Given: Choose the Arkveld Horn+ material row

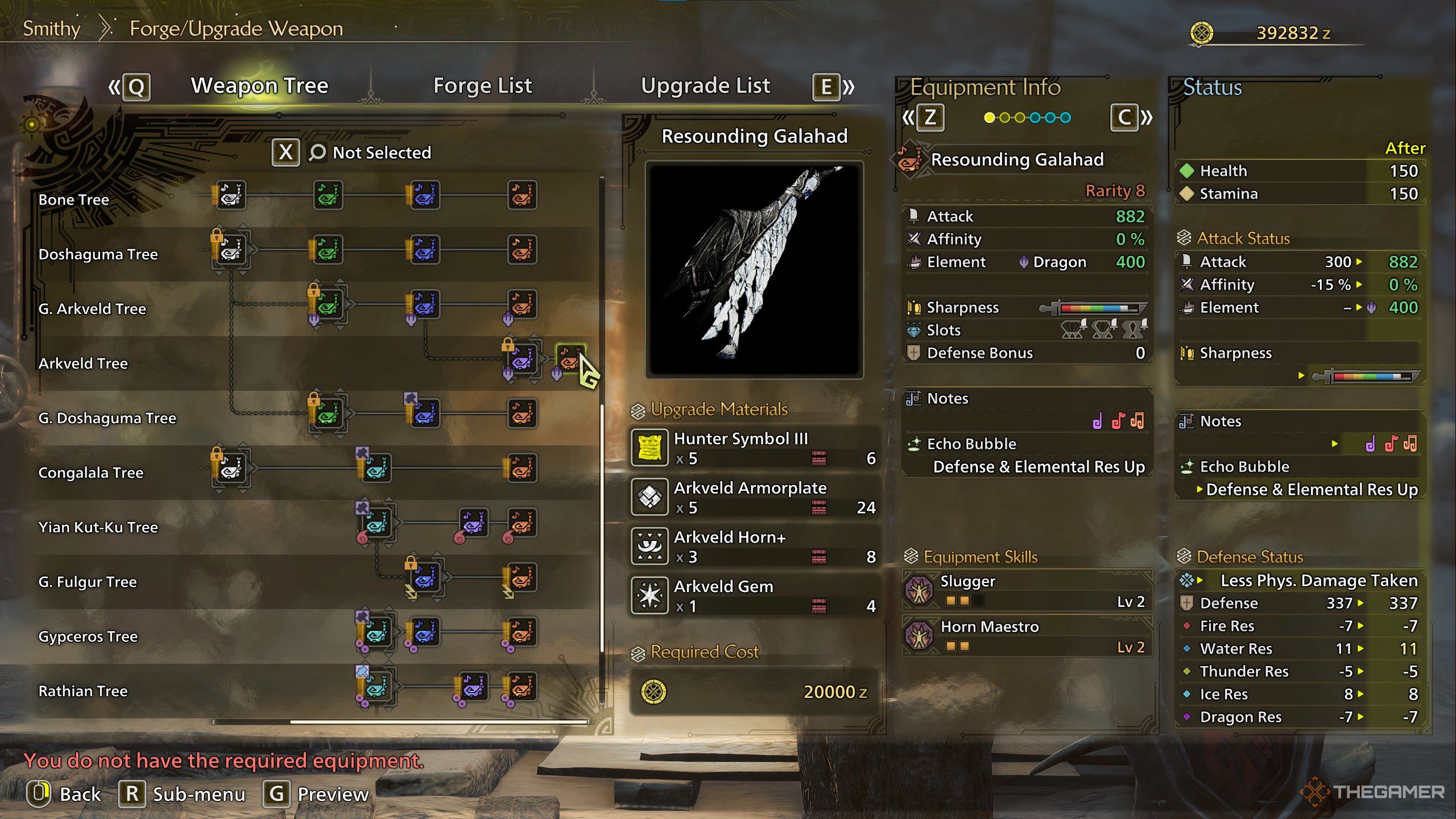Looking at the screenshot, I should (754, 546).
